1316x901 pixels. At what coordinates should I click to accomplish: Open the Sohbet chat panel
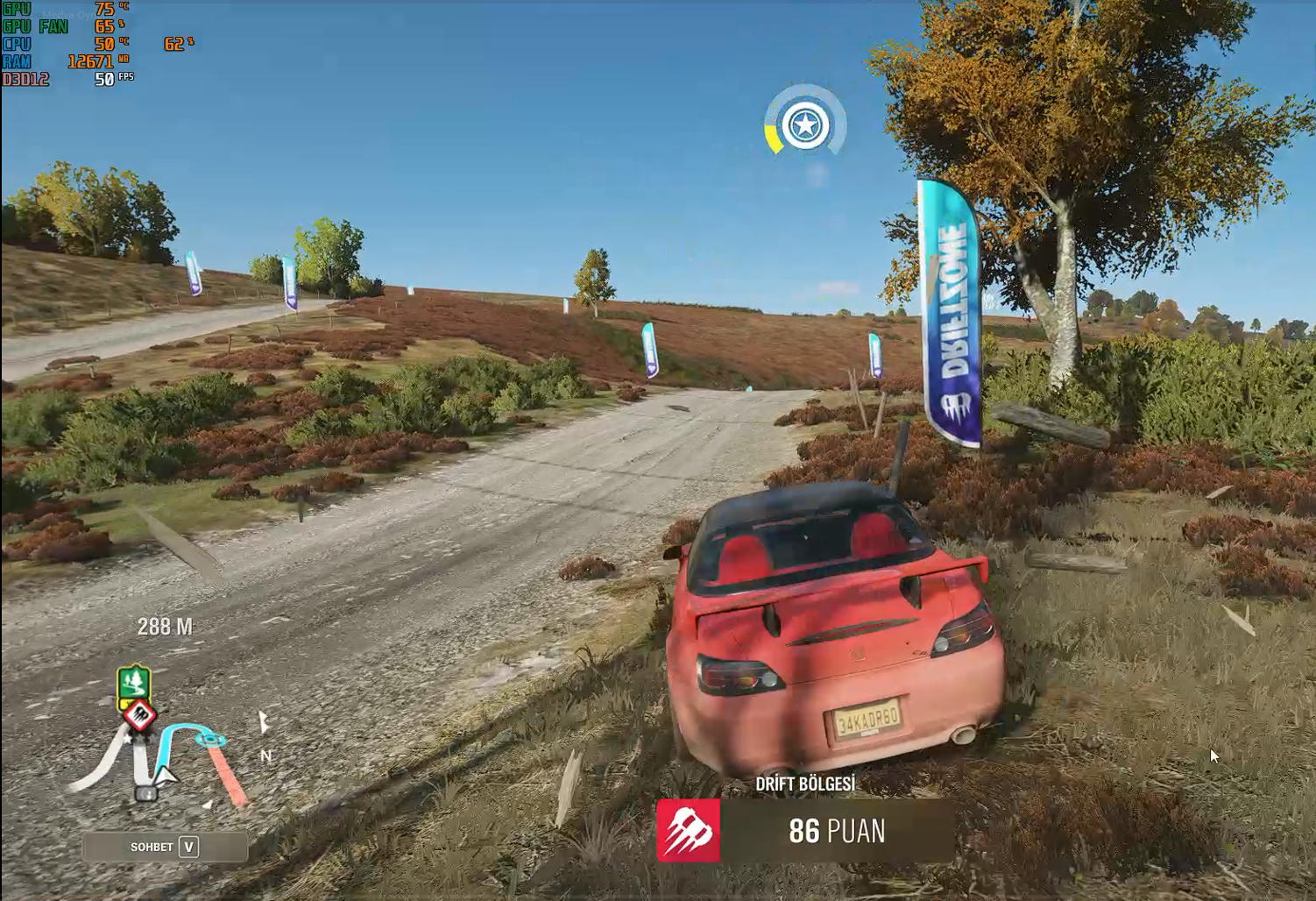(x=165, y=847)
